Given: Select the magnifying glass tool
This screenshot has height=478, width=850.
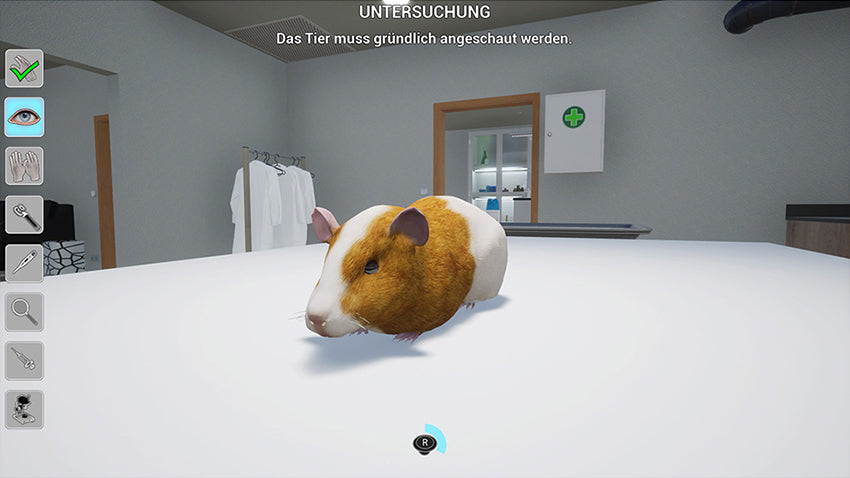Looking at the screenshot, I should (24, 312).
